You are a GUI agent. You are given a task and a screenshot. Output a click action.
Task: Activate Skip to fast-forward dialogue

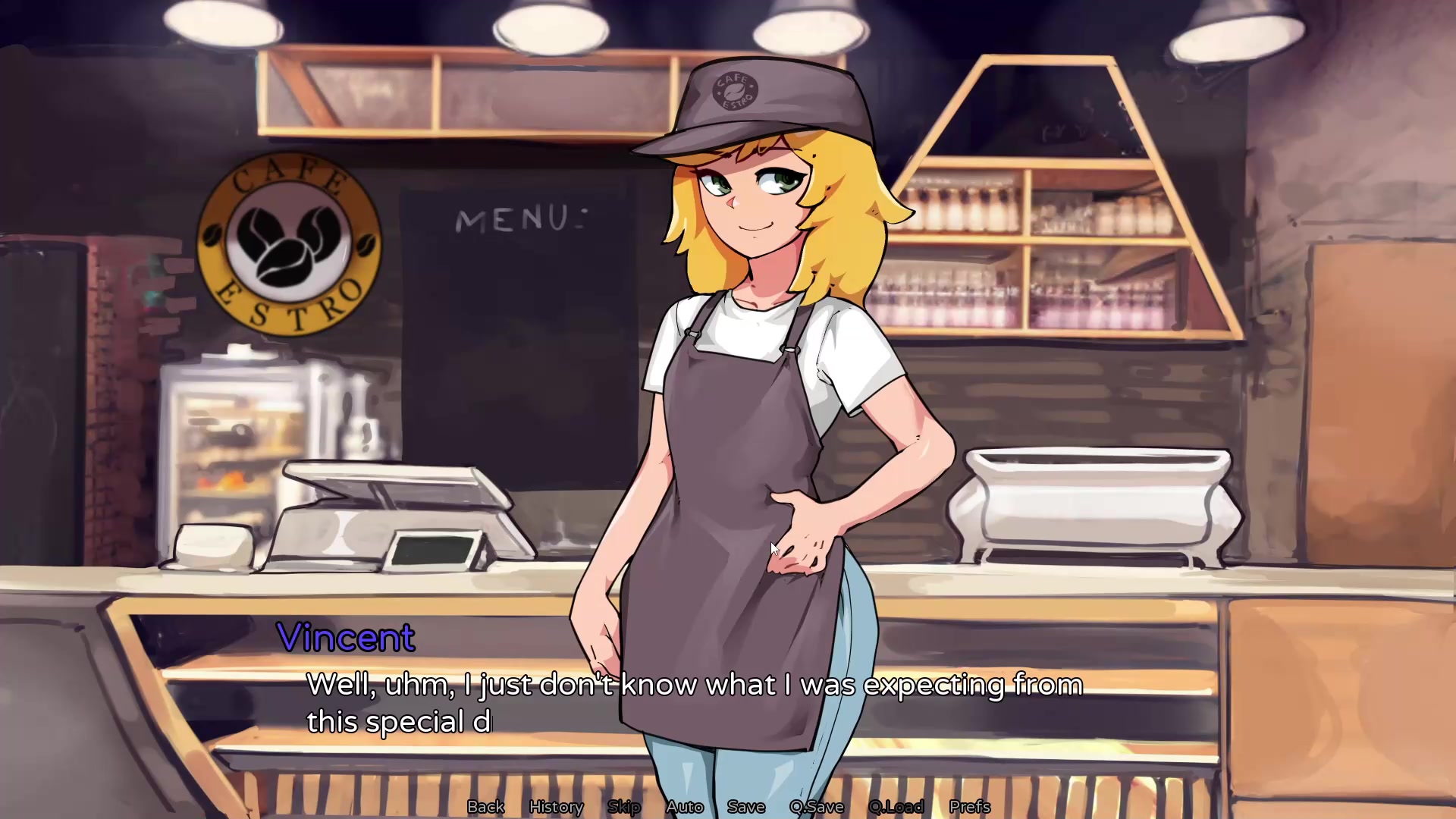pos(624,807)
